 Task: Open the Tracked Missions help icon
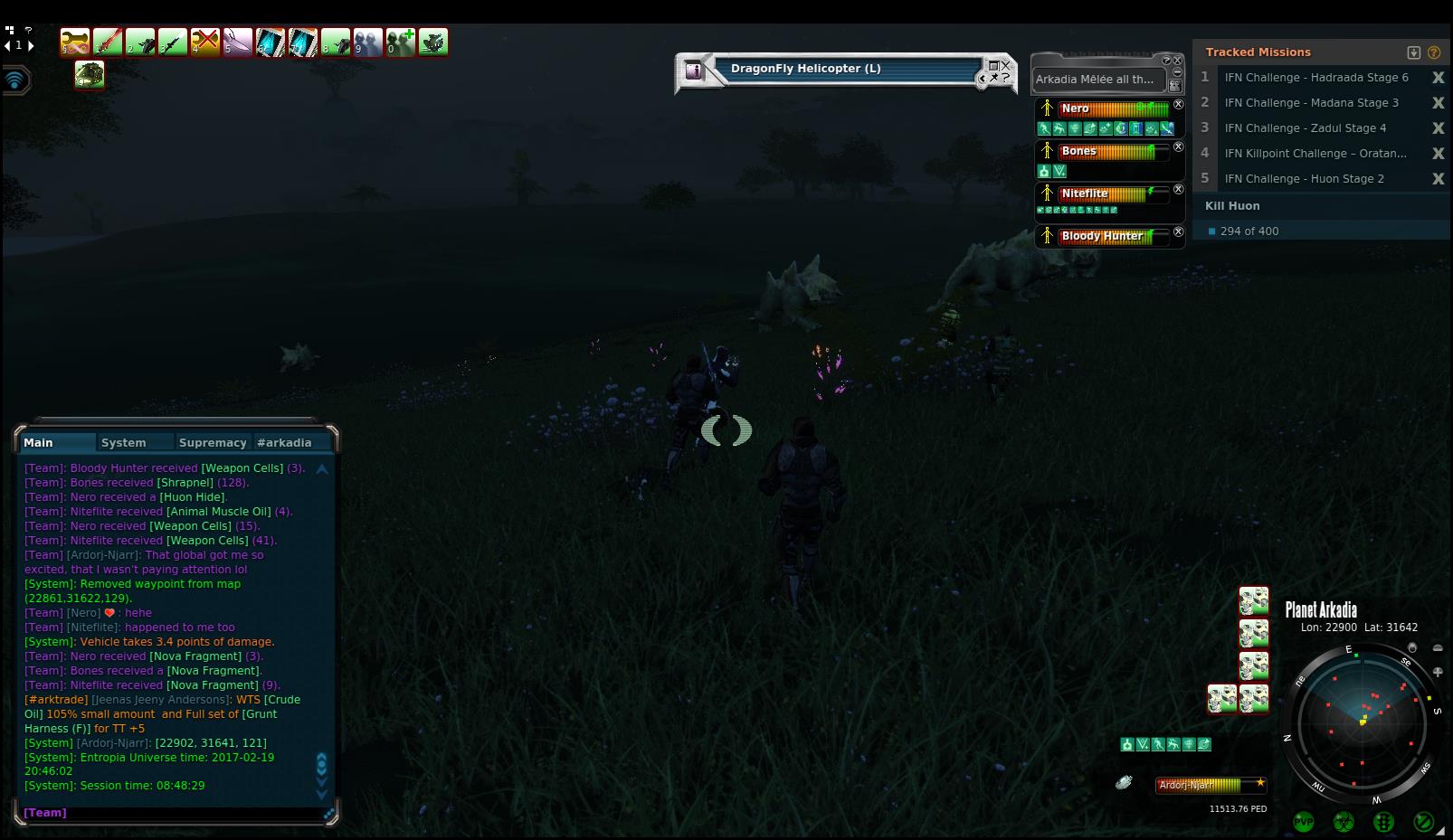pos(1434,52)
